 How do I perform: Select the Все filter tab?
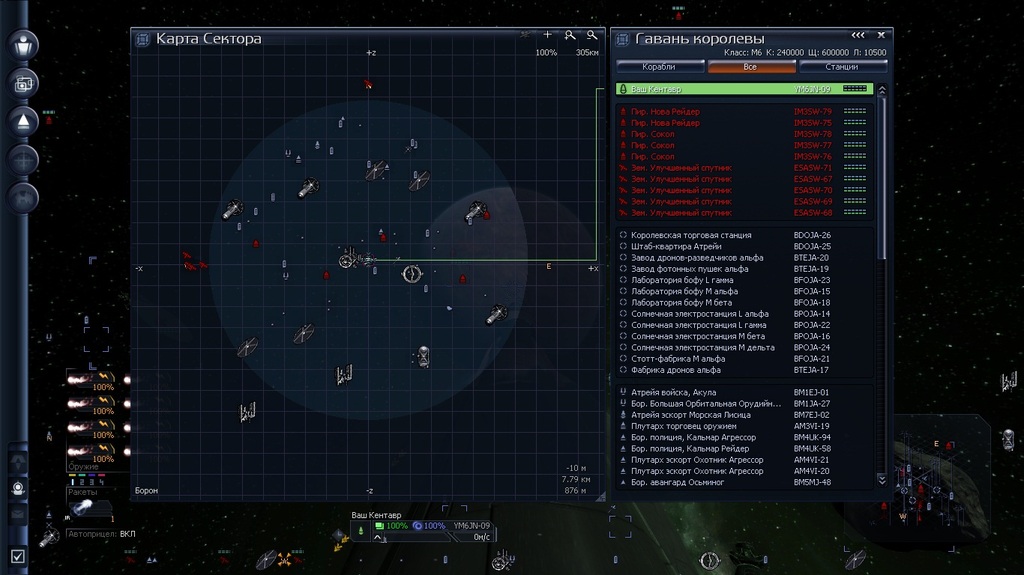pos(750,67)
